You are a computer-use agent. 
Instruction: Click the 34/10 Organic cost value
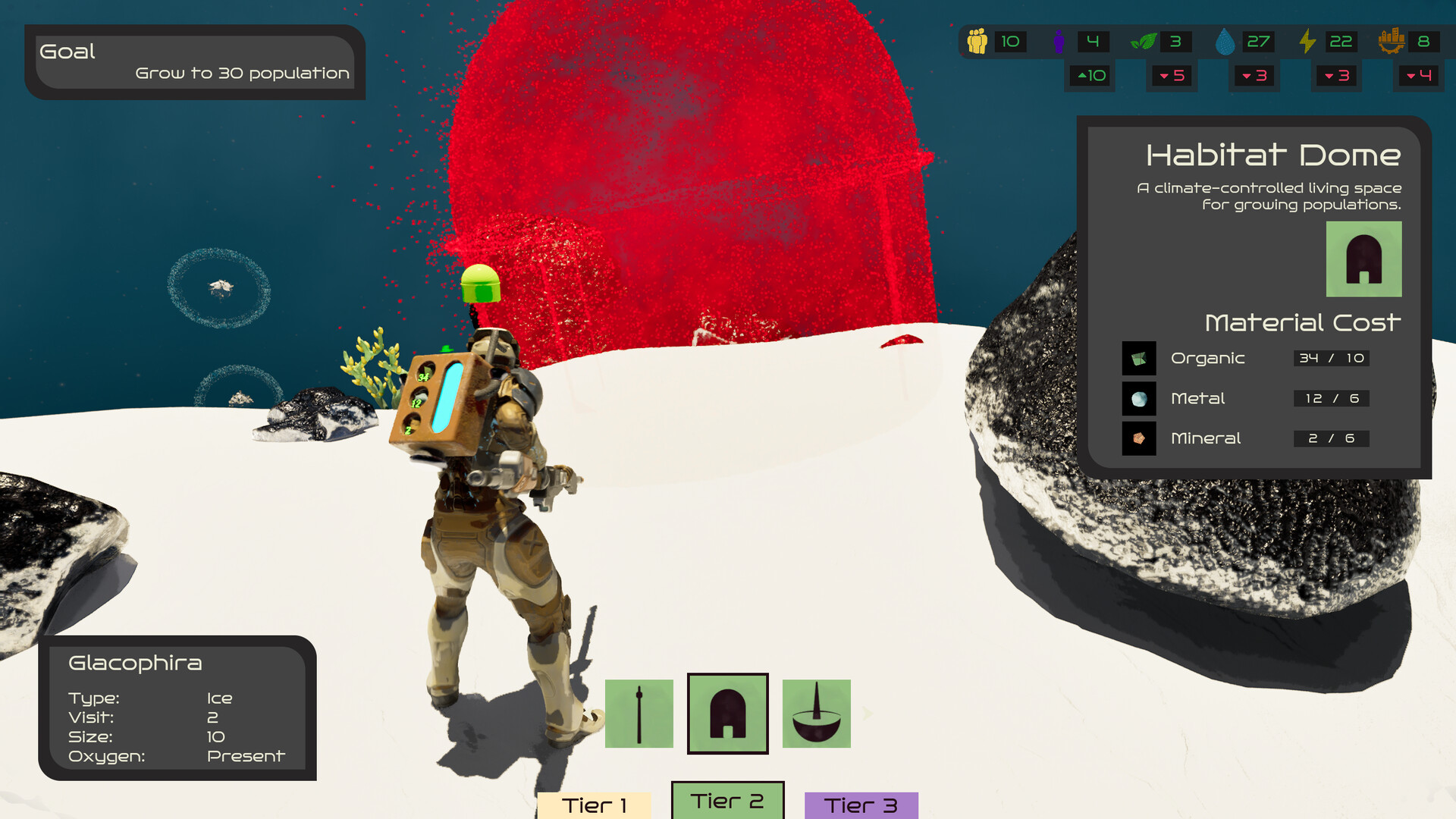pyautogui.click(x=1331, y=358)
